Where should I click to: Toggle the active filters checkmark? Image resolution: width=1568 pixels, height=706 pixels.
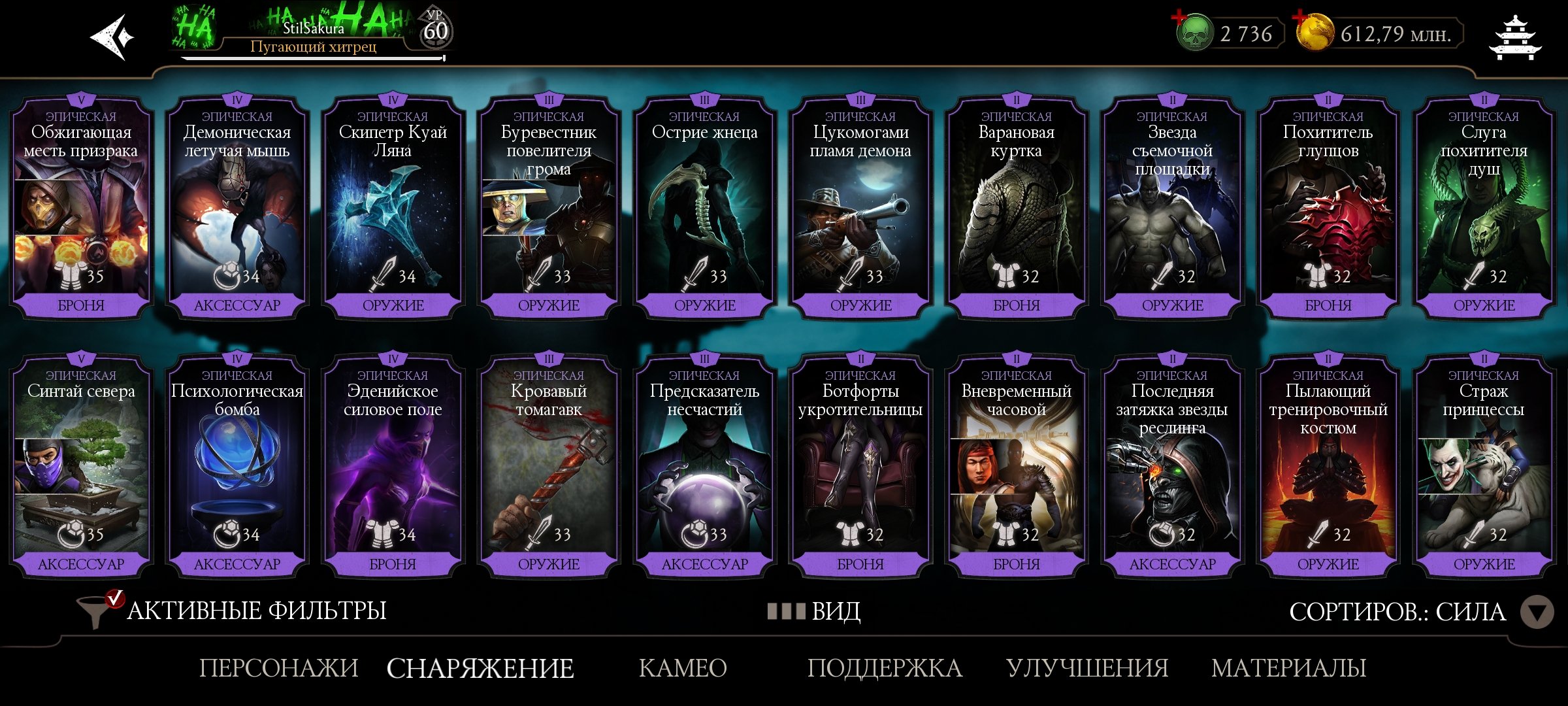point(116,599)
